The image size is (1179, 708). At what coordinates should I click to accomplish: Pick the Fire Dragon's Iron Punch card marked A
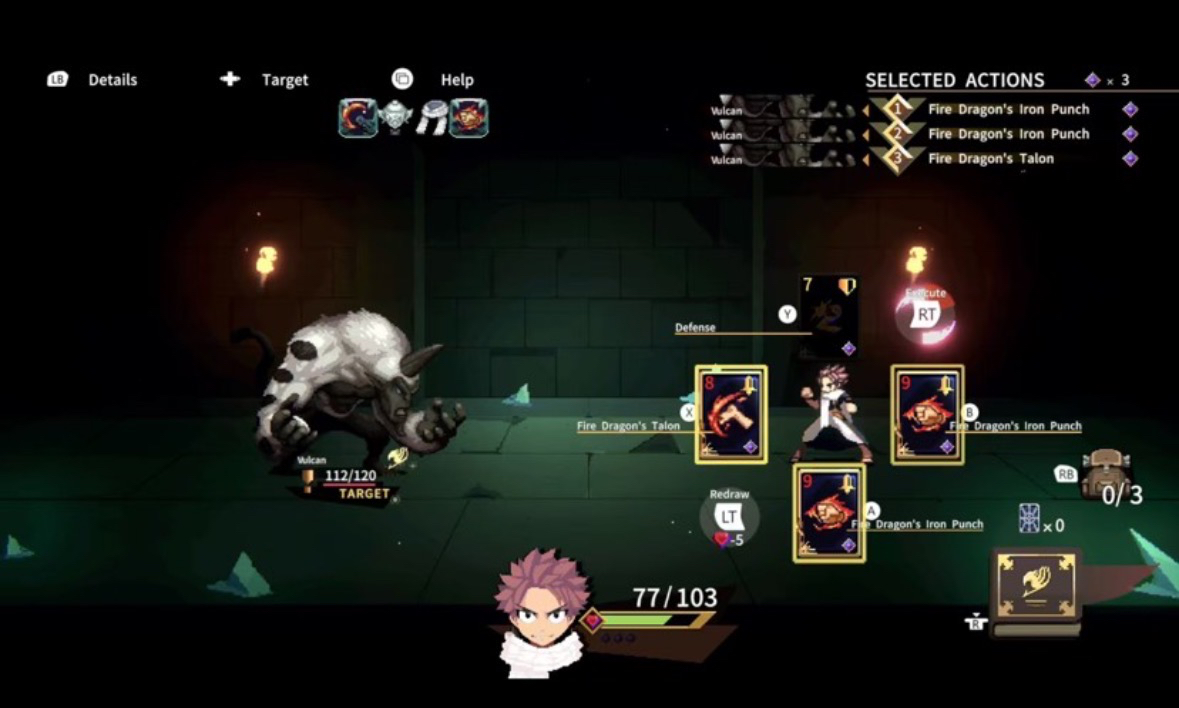tap(829, 512)
